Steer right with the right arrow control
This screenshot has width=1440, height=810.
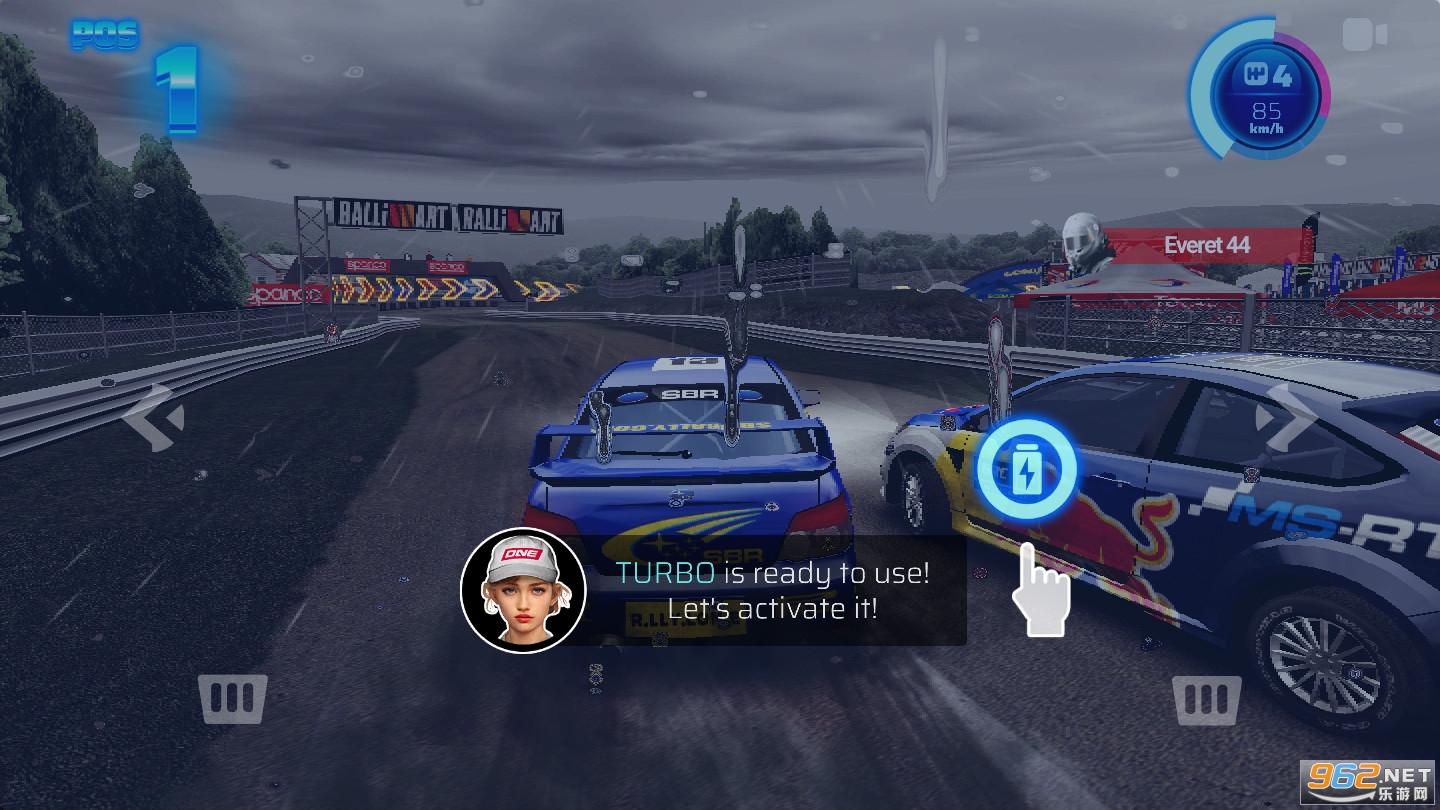[1286, 417]
